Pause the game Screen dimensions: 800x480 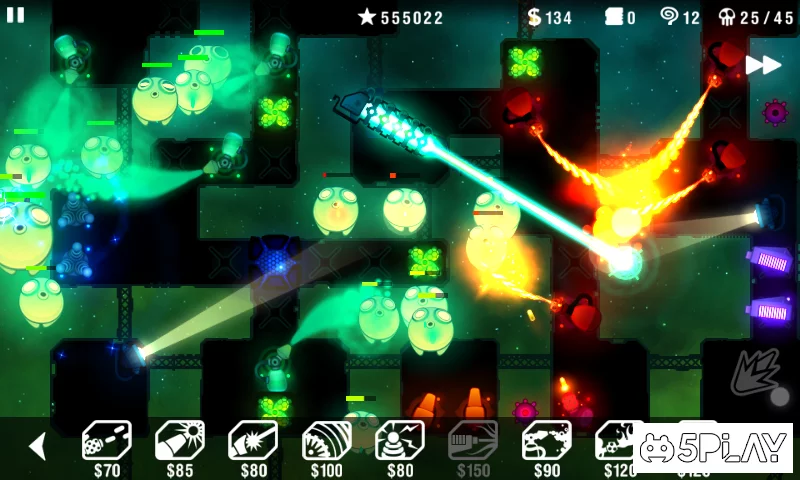(16, 15)
